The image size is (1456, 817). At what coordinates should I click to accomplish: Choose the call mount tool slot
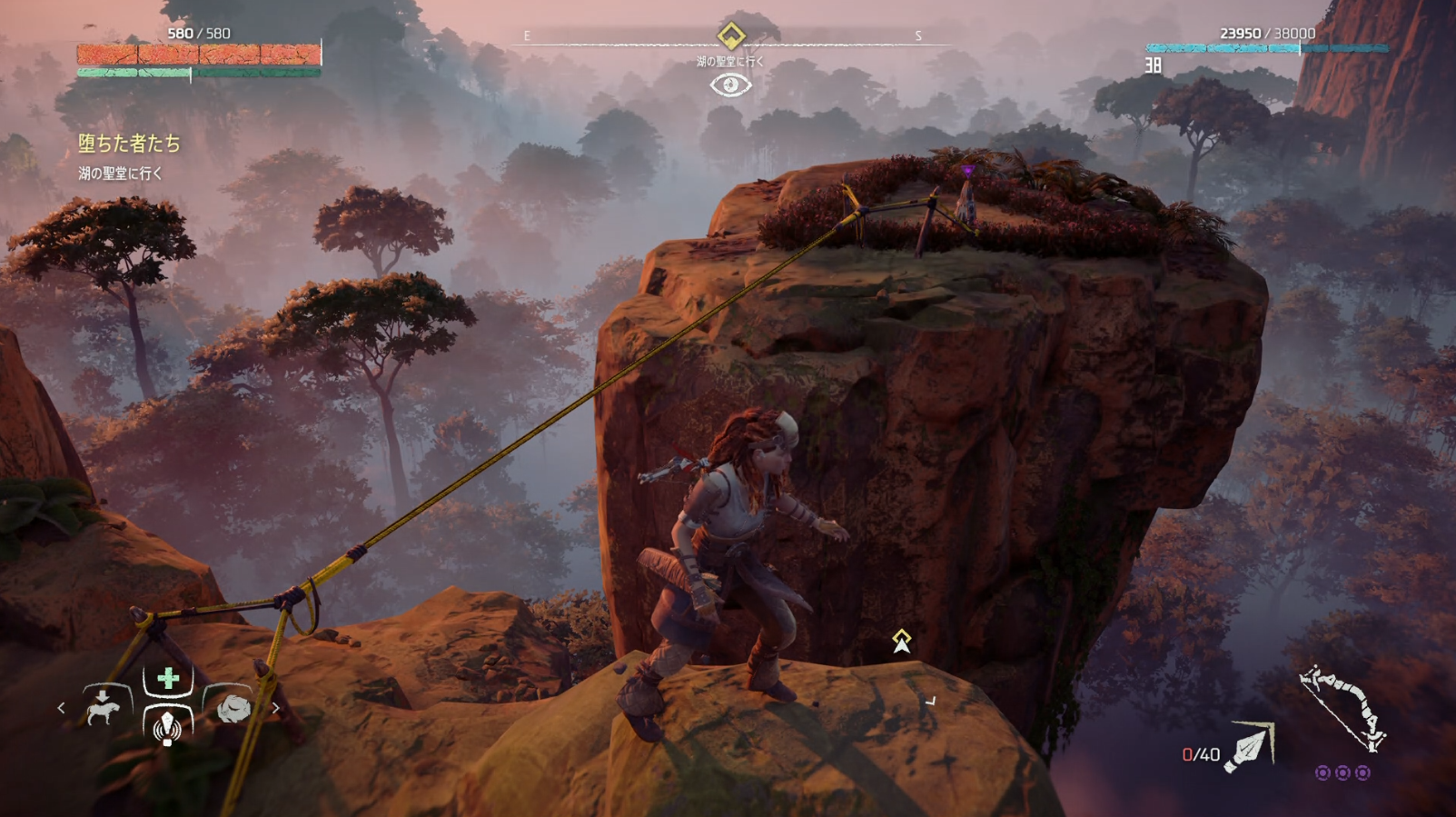click(x=104, y=706)
